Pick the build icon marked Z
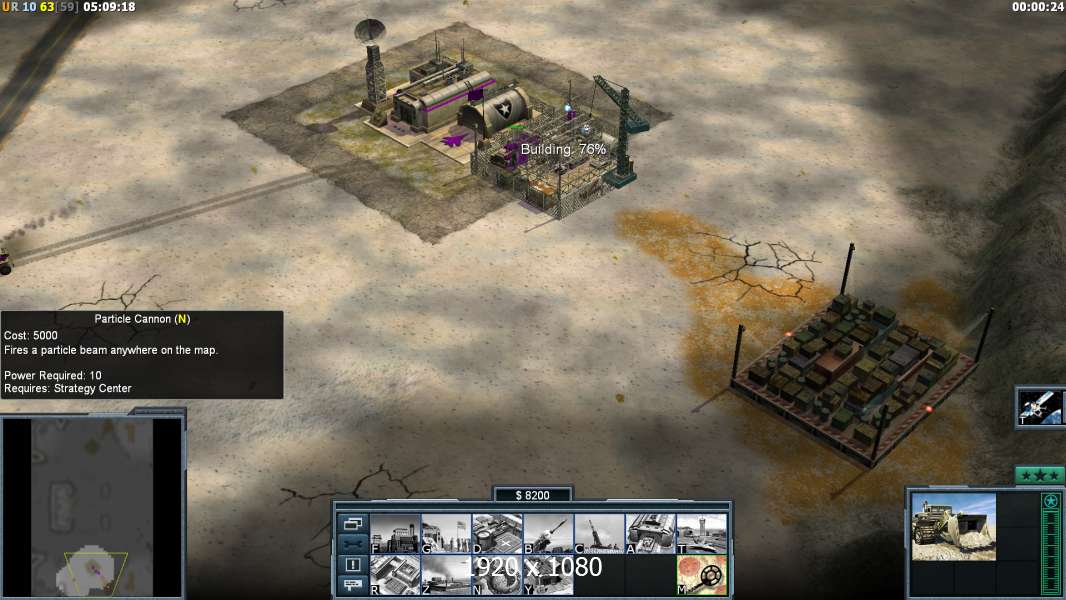 (446, 575)
